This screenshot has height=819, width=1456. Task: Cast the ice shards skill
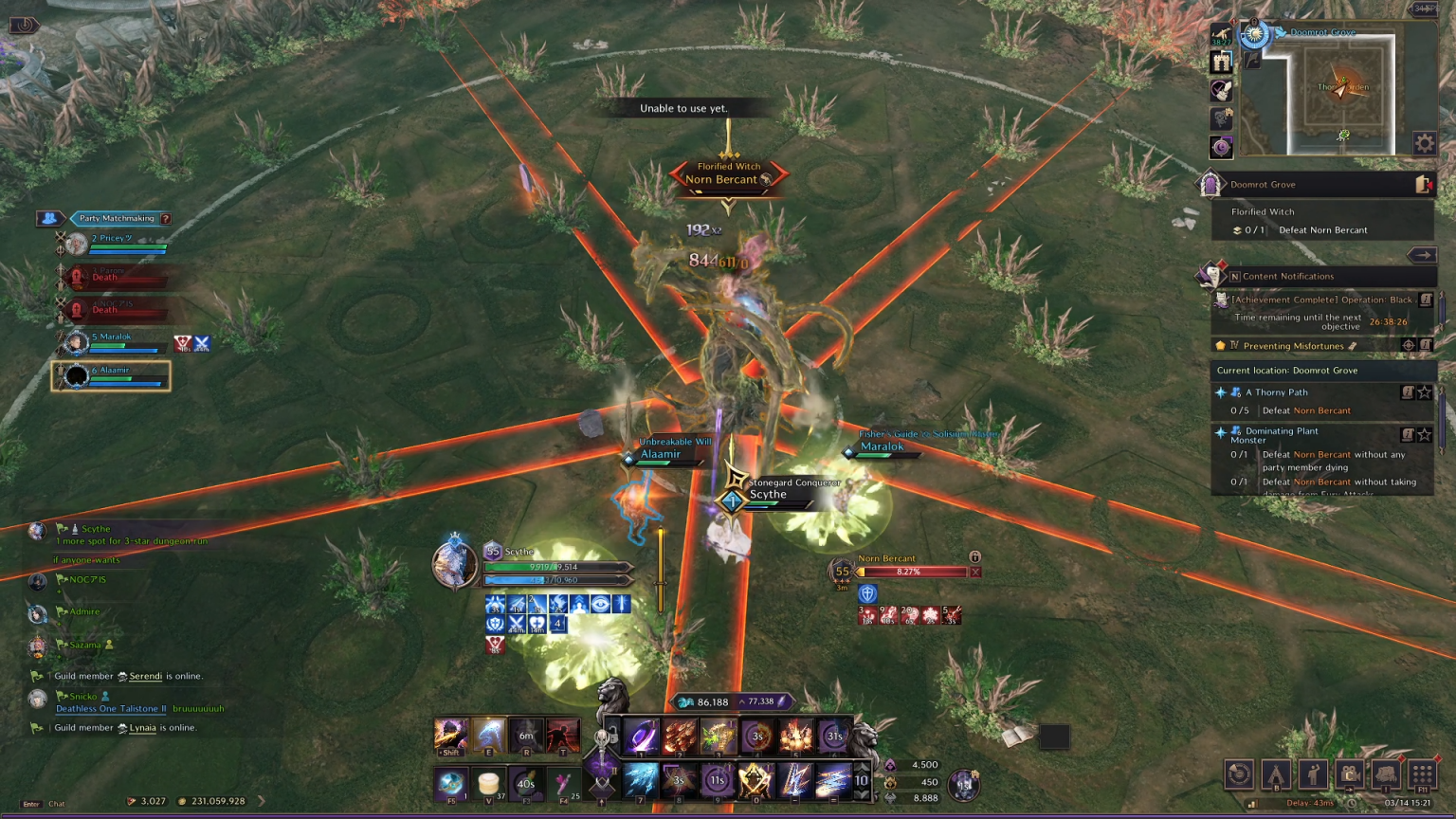(640, 780)
